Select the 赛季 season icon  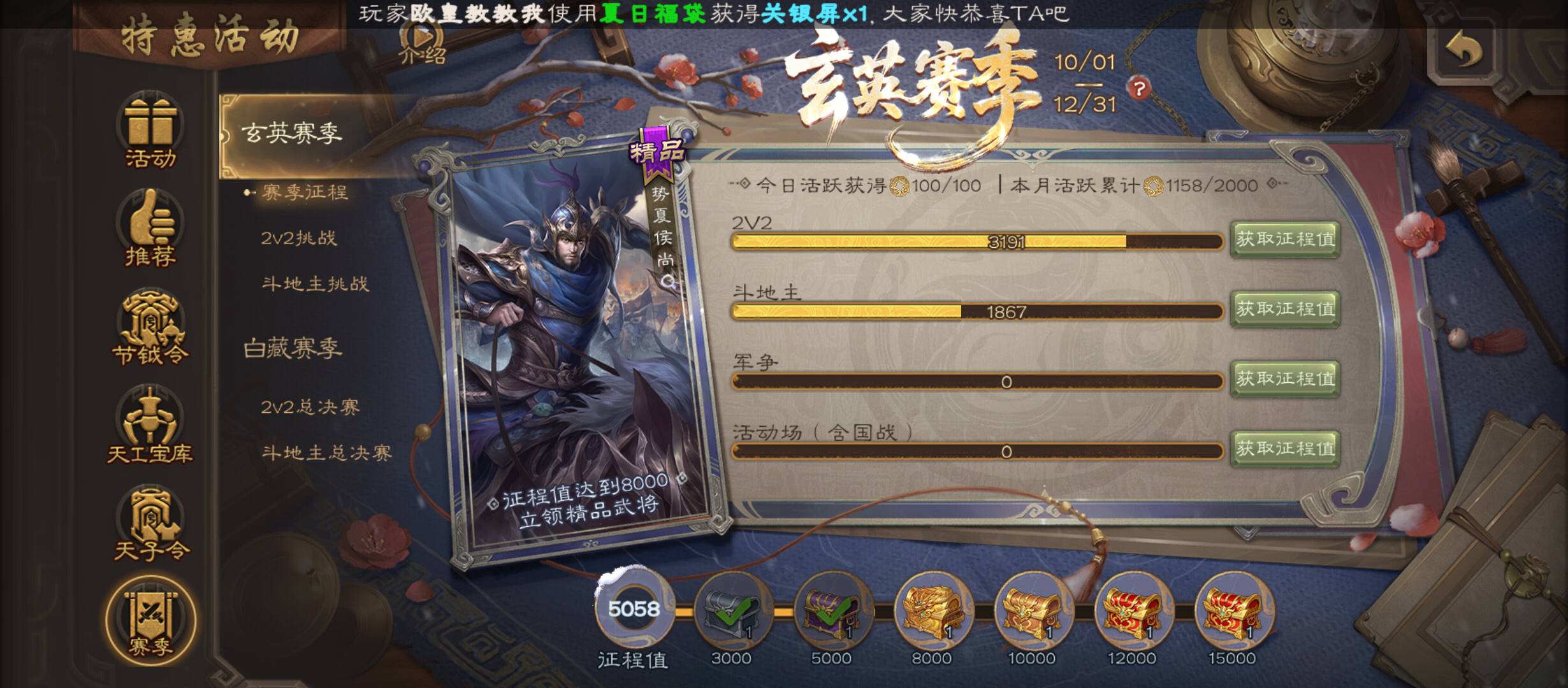(x=150, y=620)
